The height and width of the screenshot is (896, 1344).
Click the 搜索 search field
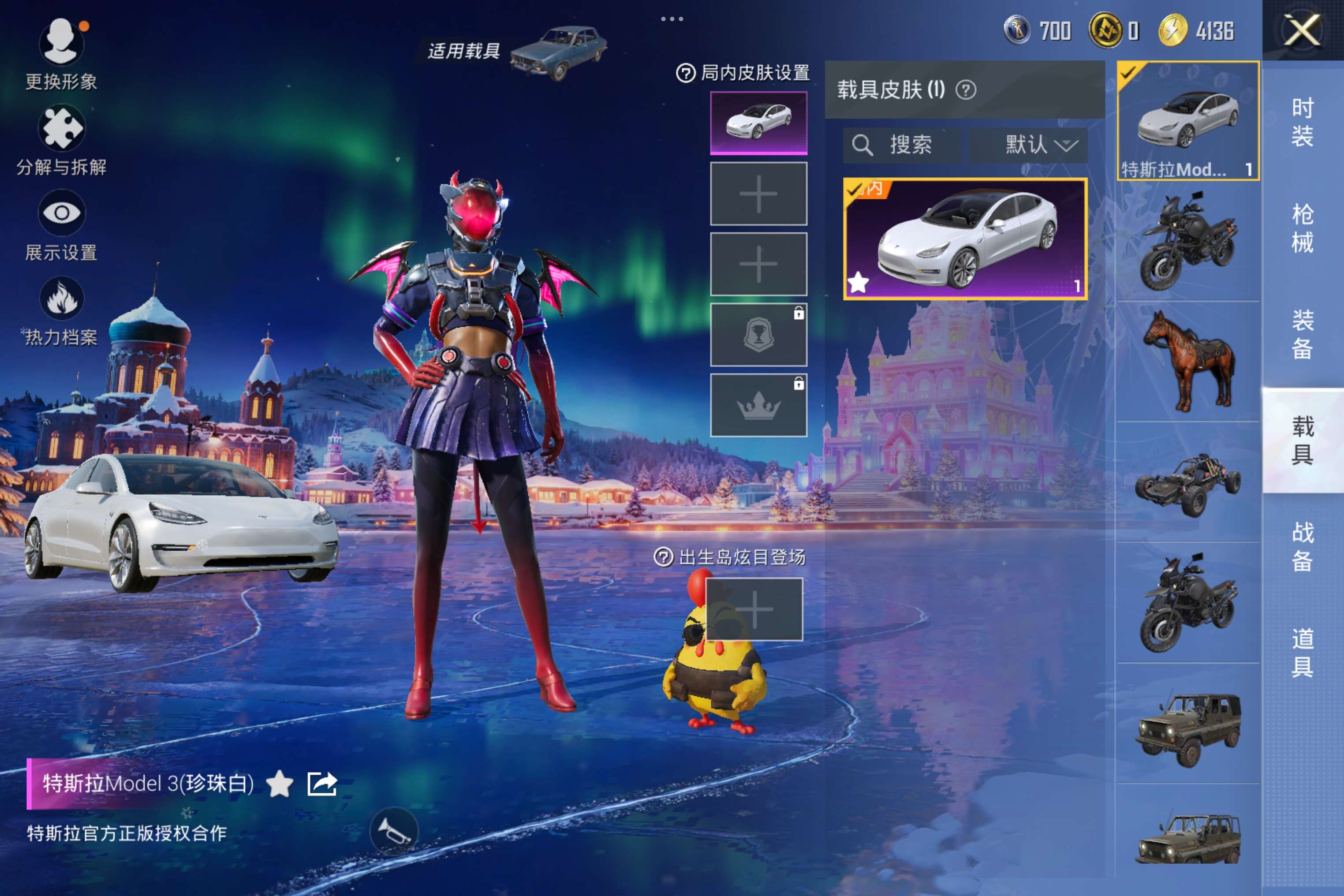coord(902,145)
